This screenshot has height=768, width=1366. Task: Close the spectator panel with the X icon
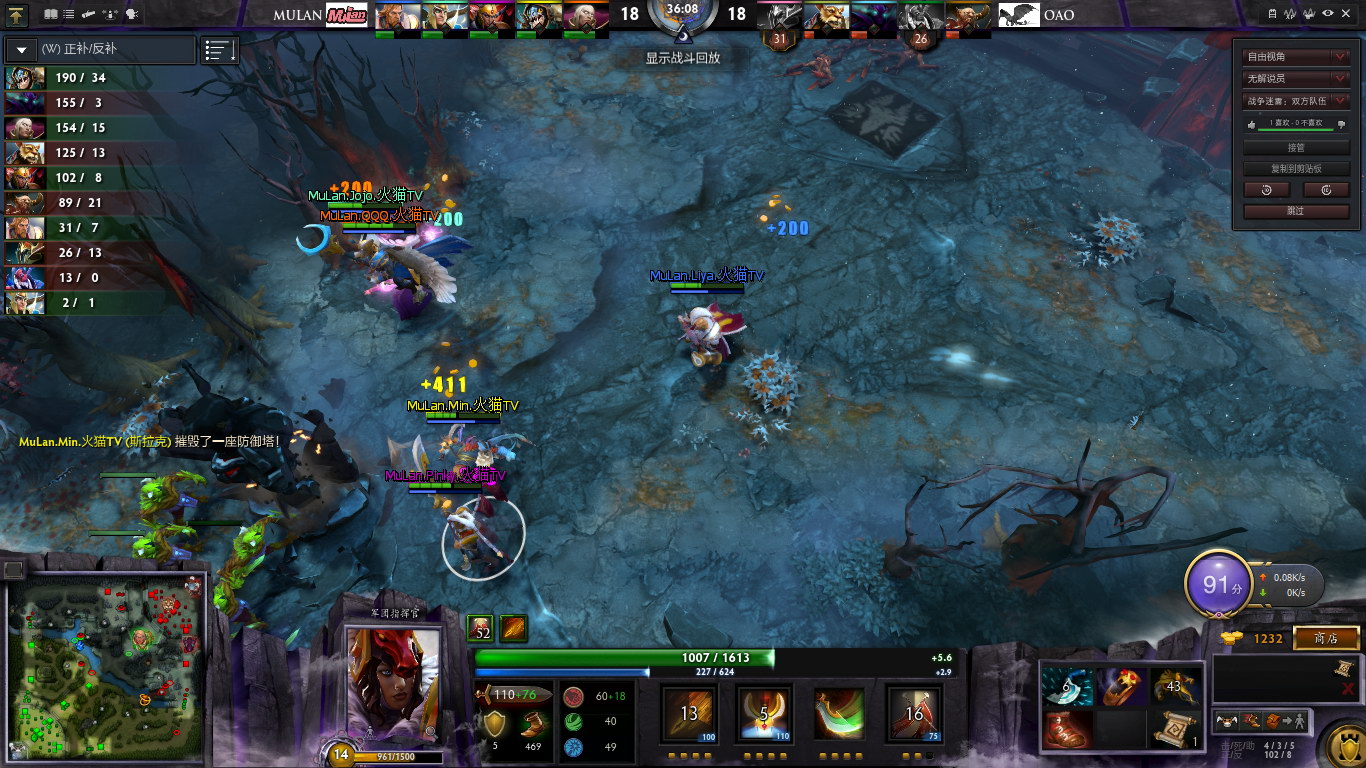coord(1348,13)
